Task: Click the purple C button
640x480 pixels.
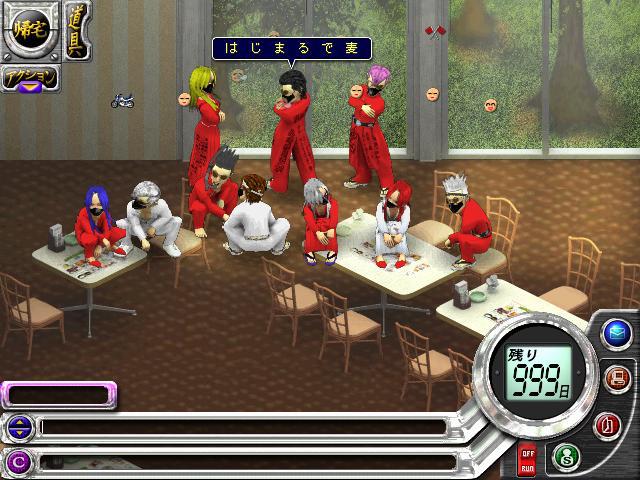Action: click(x=18, y=461)
